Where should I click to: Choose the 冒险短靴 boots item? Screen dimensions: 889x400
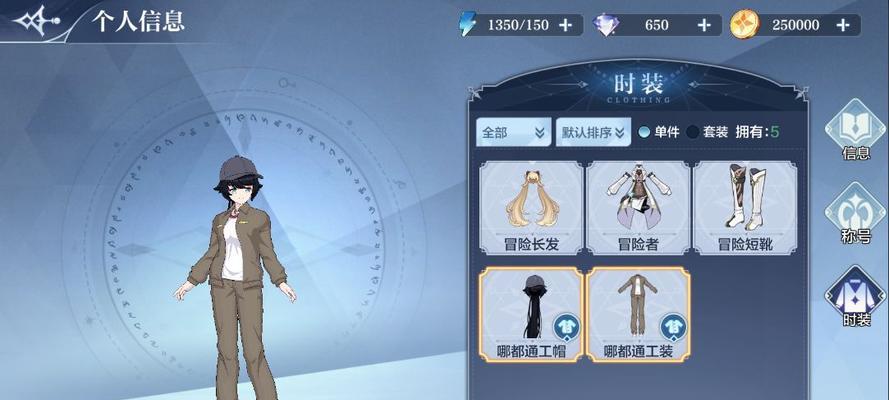(x=745, y=205)
